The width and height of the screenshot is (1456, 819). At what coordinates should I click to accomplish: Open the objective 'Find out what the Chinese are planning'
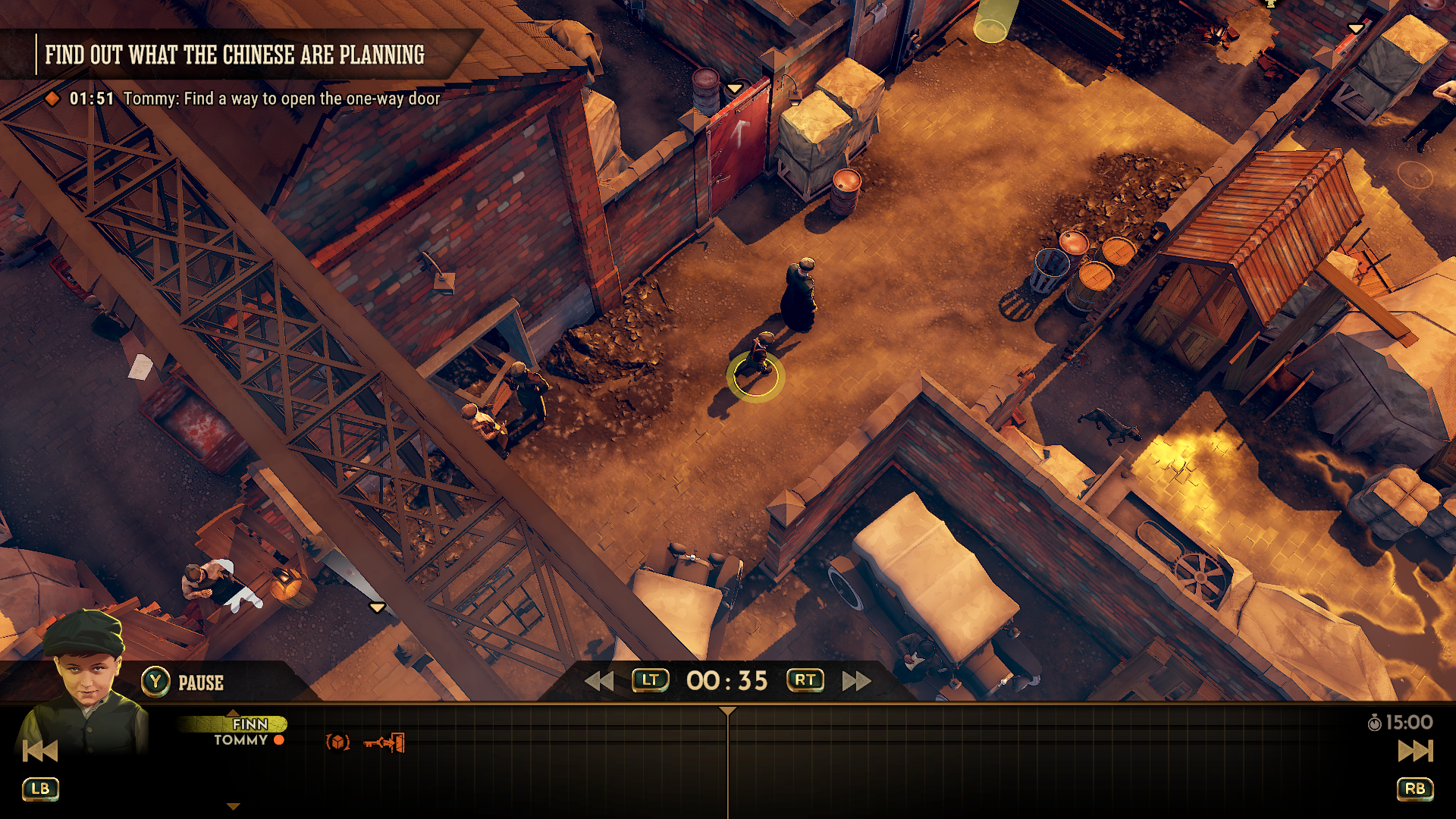(x=234, y=55)
